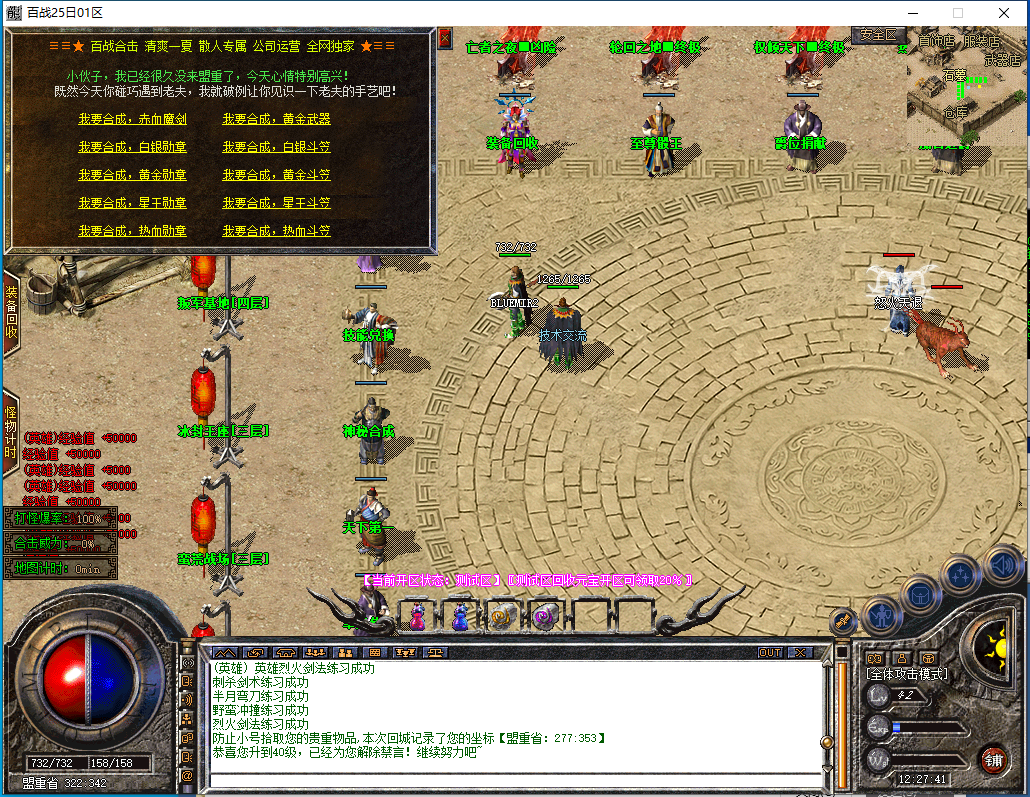This screenshot has height=797, width=1030.
Task: Toggle sound with the speaker button
Action: coord(1001,563)
